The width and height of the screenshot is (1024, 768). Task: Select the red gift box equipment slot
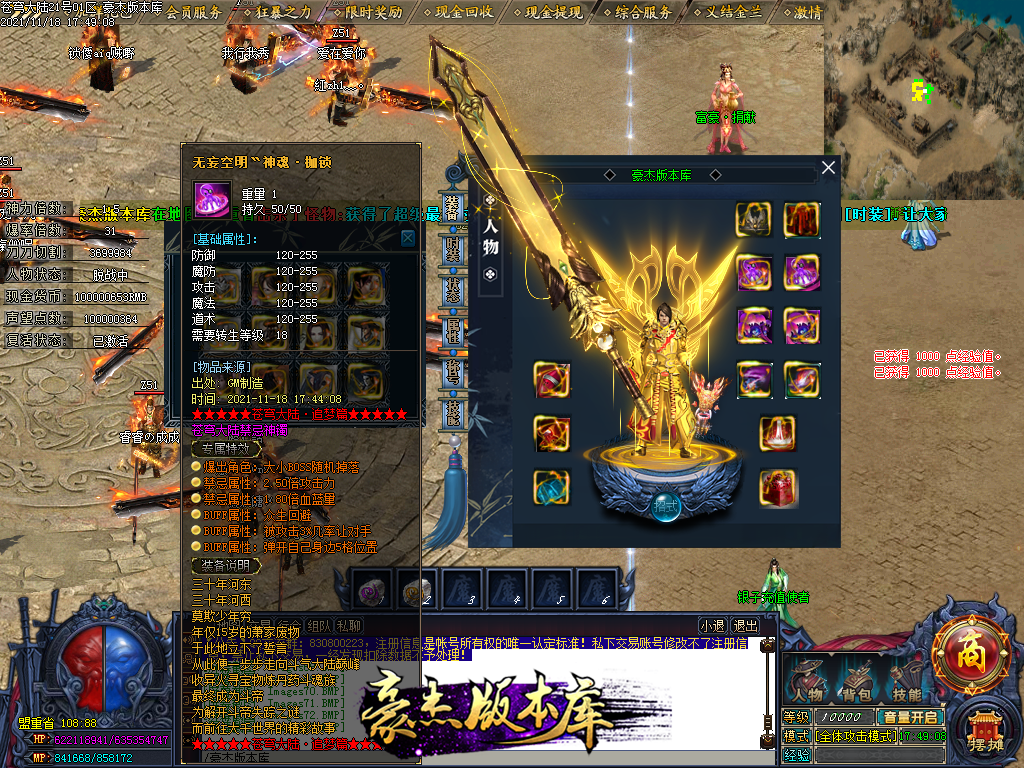pyautogui.click(x=777, y=487)
